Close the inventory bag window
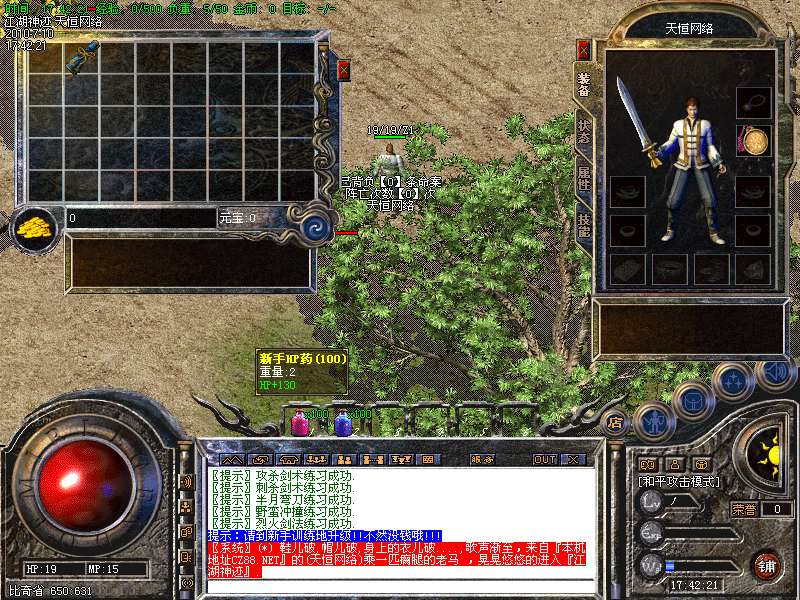The height and width of the screenshot is (600, 800). (344, 70)
